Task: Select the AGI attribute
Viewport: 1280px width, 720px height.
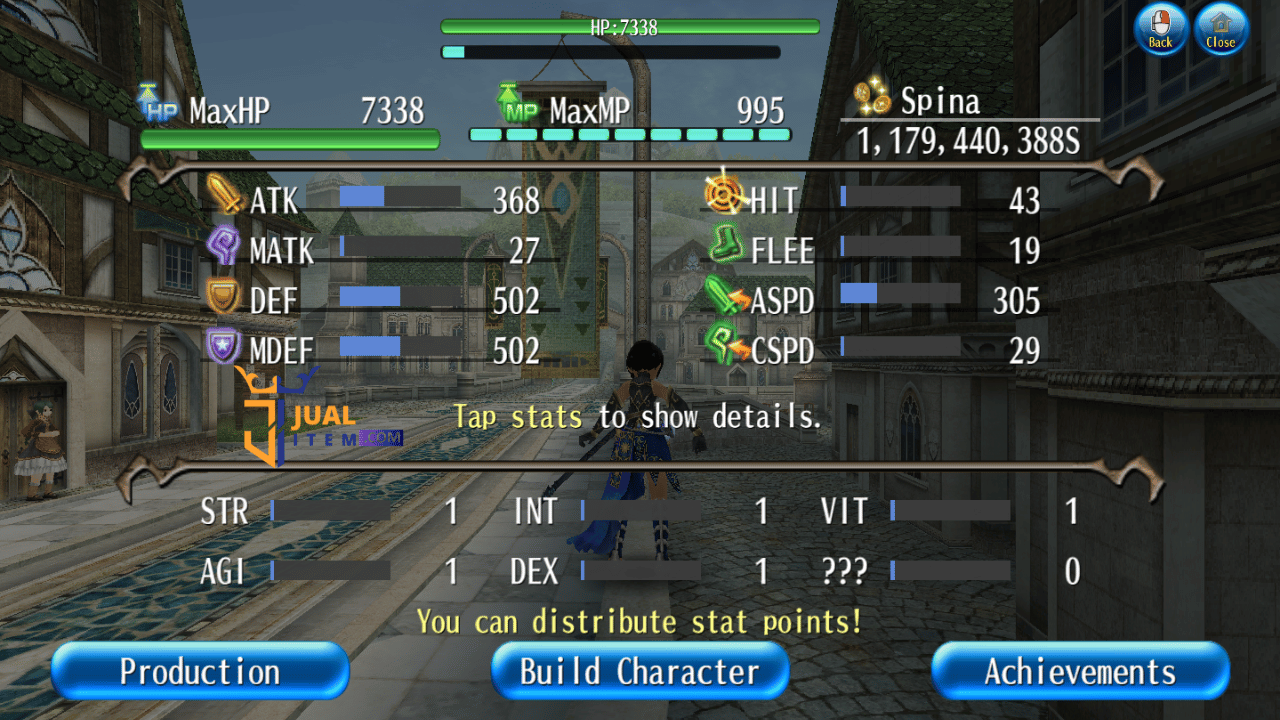Action: 330,571
